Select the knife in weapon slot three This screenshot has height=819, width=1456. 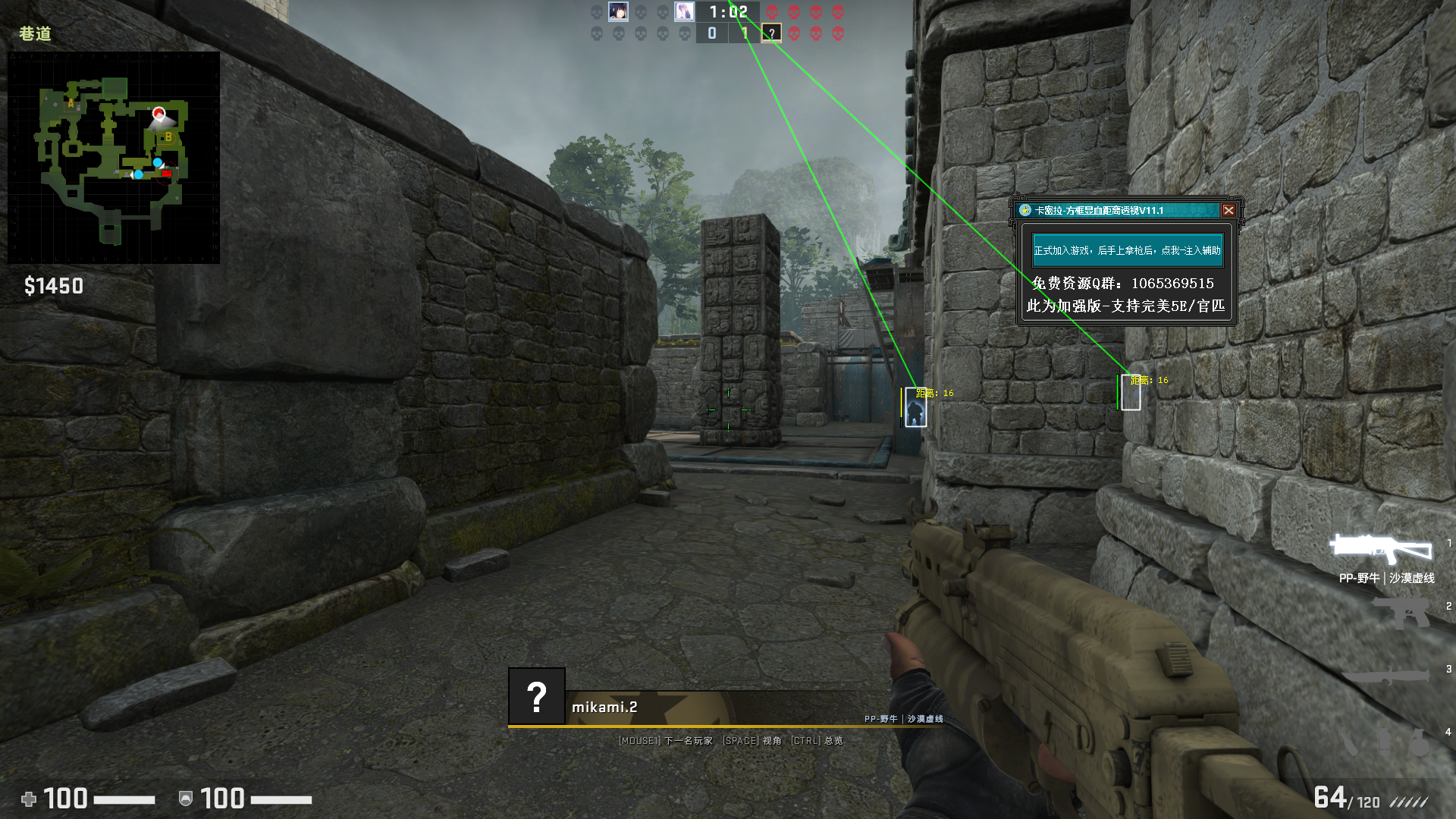click(1388, 675)
